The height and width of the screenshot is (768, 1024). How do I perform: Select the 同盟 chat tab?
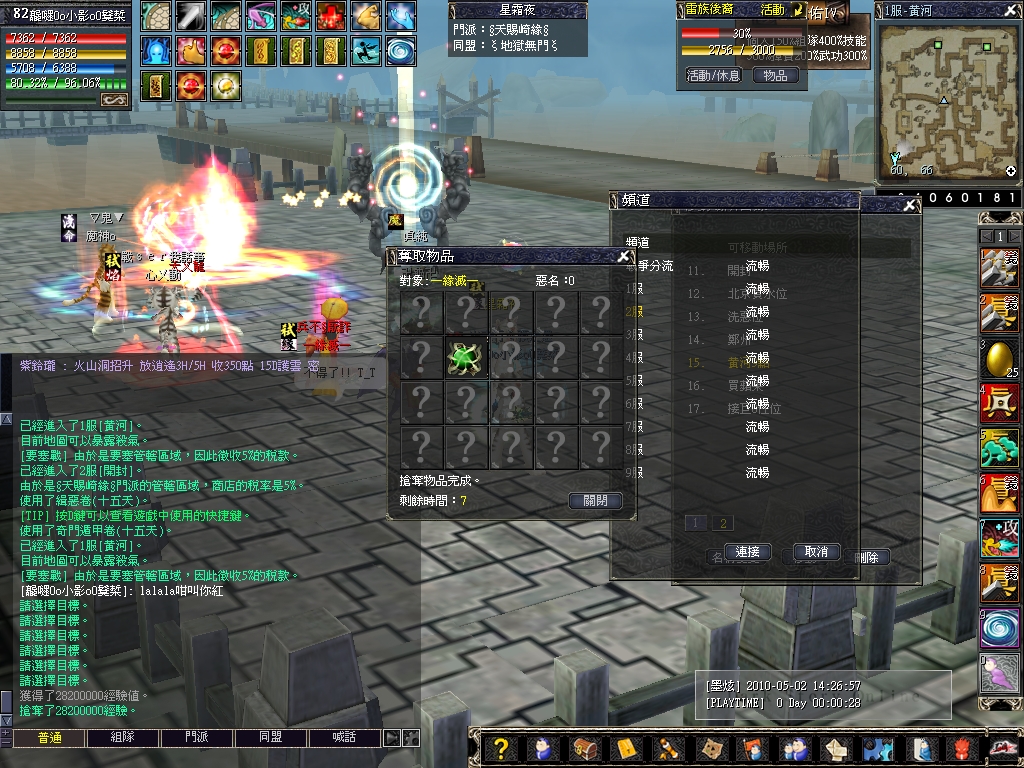click(271, 738)
